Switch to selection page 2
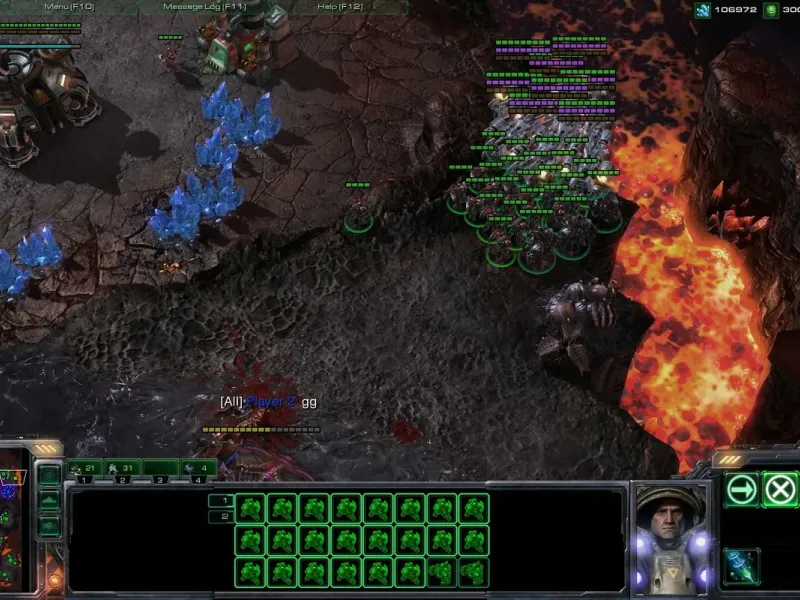Image resolution: width=800 pixels, height=600 pixels. (x=221, y=517)
